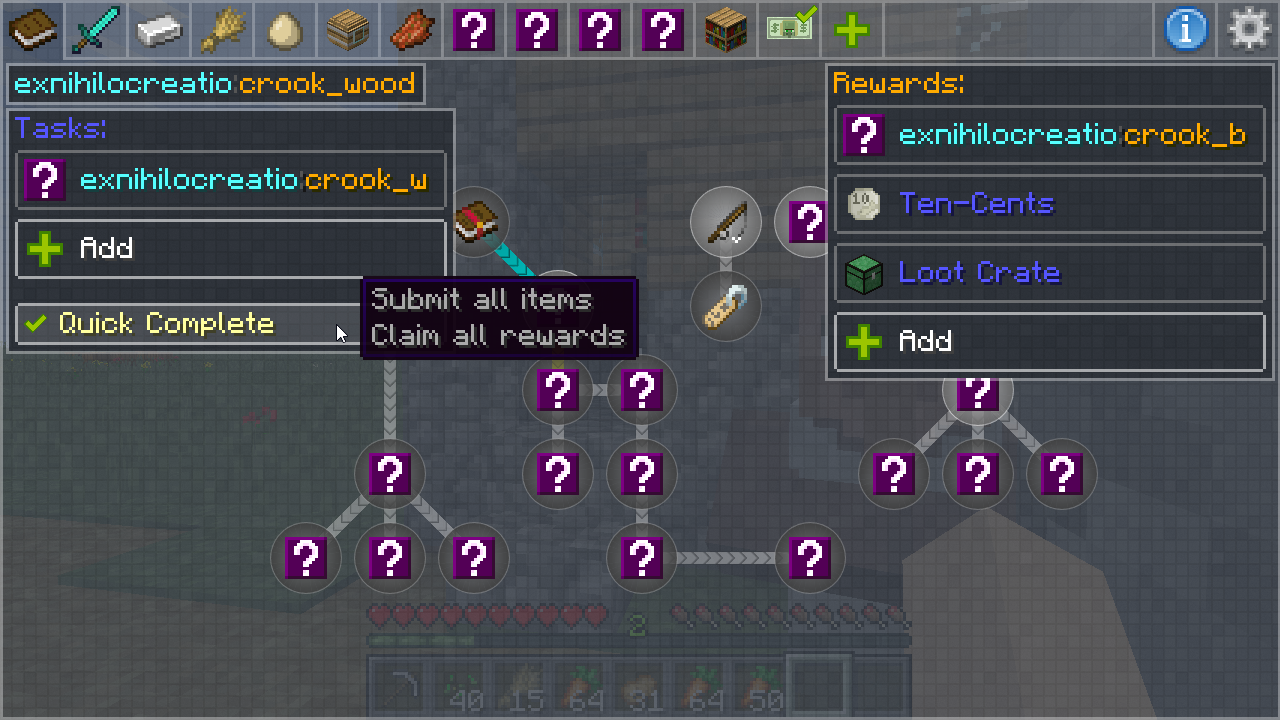This screenshot has height=720, width=1280.
Task: Open the book chapter tab
Action: point(32,29)
